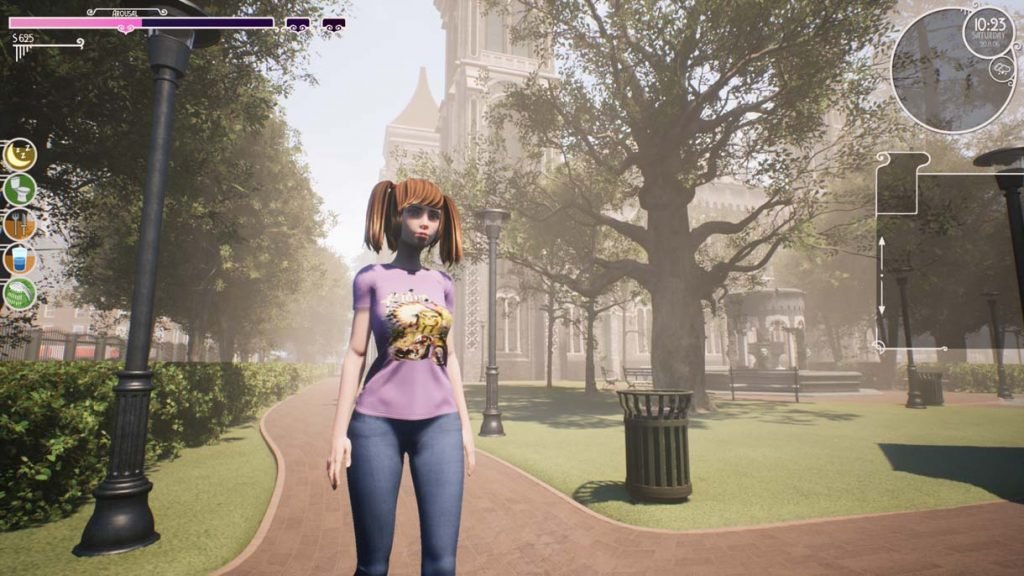Click the thirst water glass icon
The height and width of the screenshot is (576, 1024).
19,259
